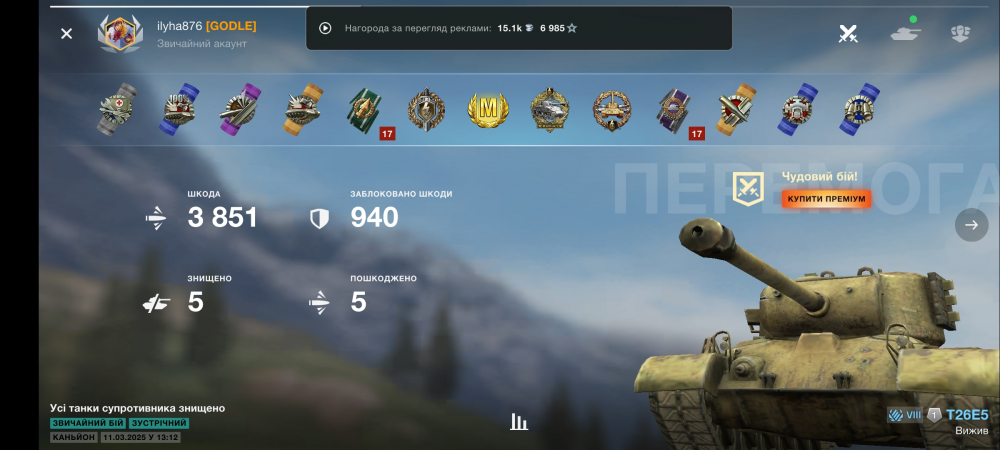This screenshot has width=1000, height=450.
Task: Buy premium with Купити преміум button
Action: coord(826,198)
